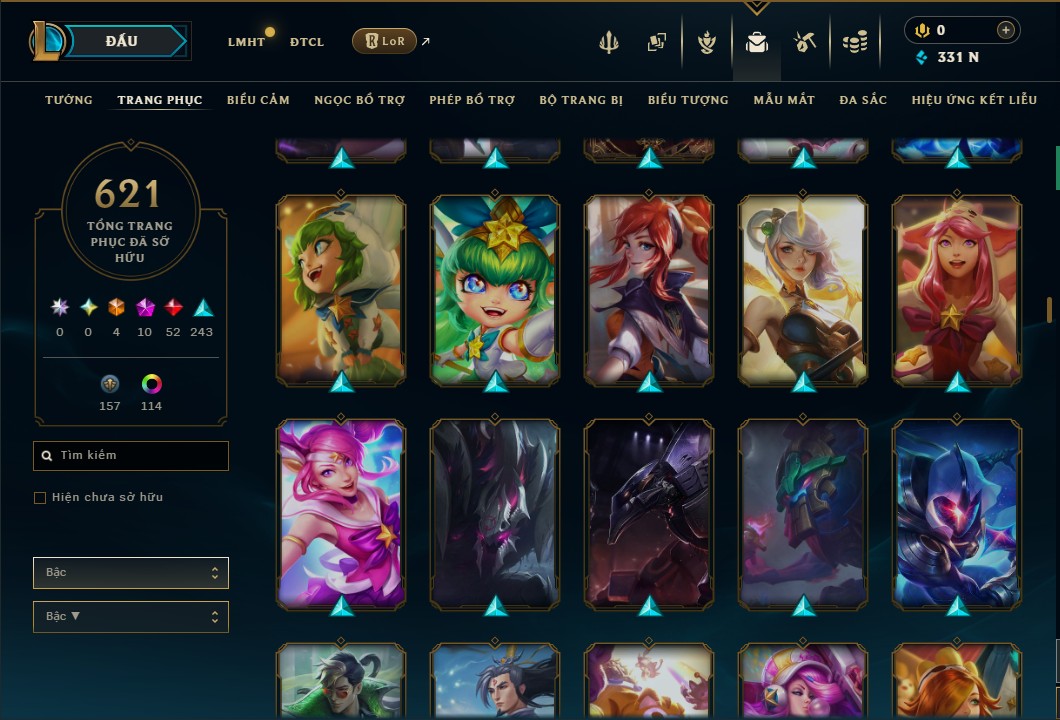Switch to the LMHT game mode
Screen dimensions: 1060x720
246,42
